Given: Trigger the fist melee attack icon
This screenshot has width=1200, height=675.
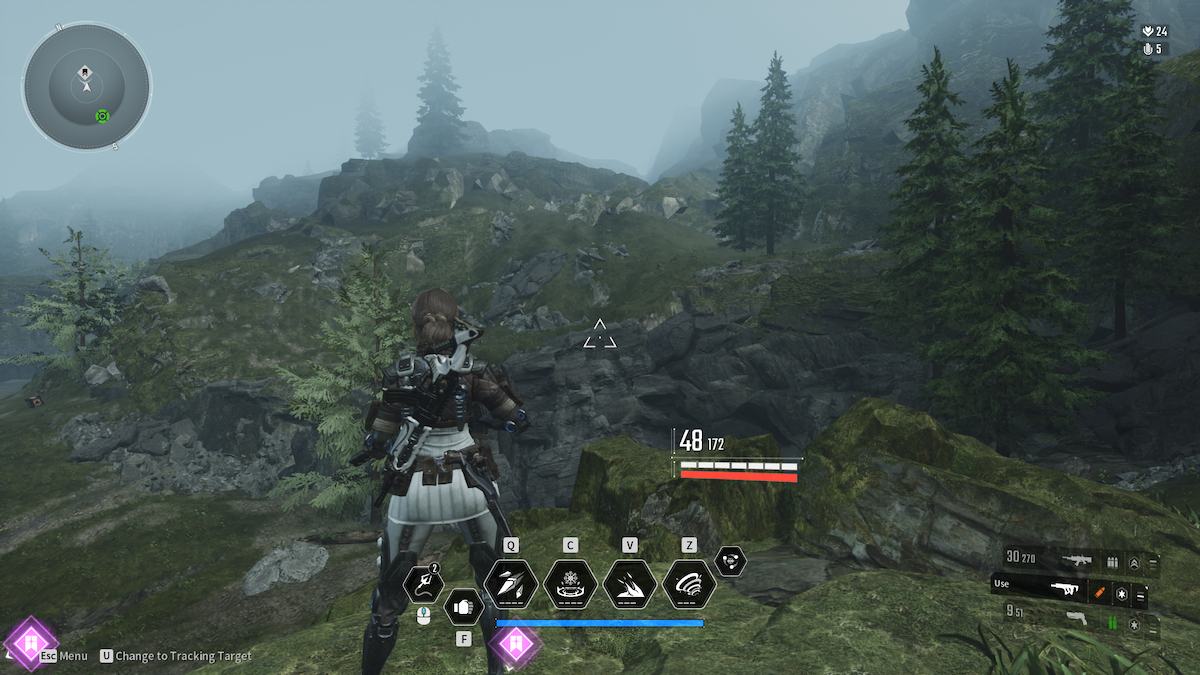Looking at the screenshot, I should [463, 605].
